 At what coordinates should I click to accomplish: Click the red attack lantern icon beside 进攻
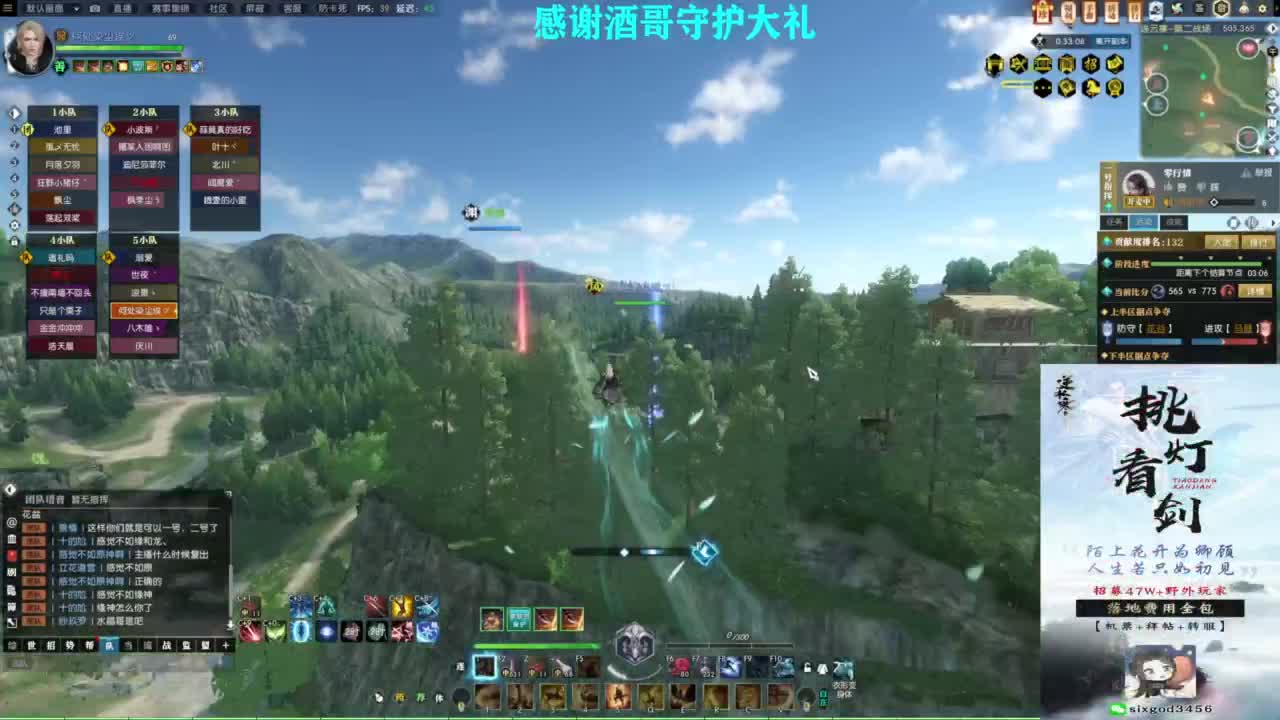(1267, 329)
